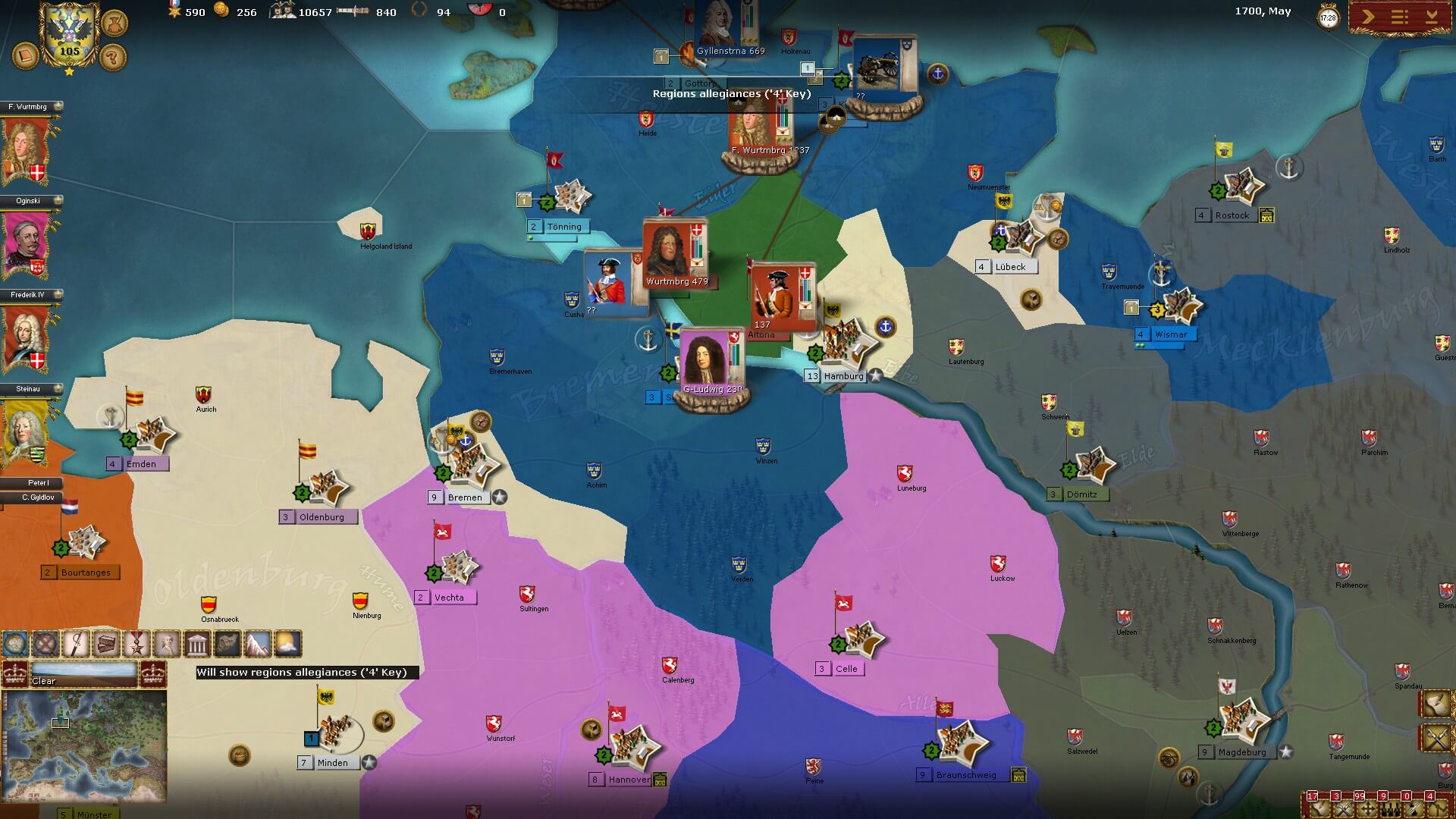Click the question mark help button
The image size is (1456, 819).
pos(113,56)
